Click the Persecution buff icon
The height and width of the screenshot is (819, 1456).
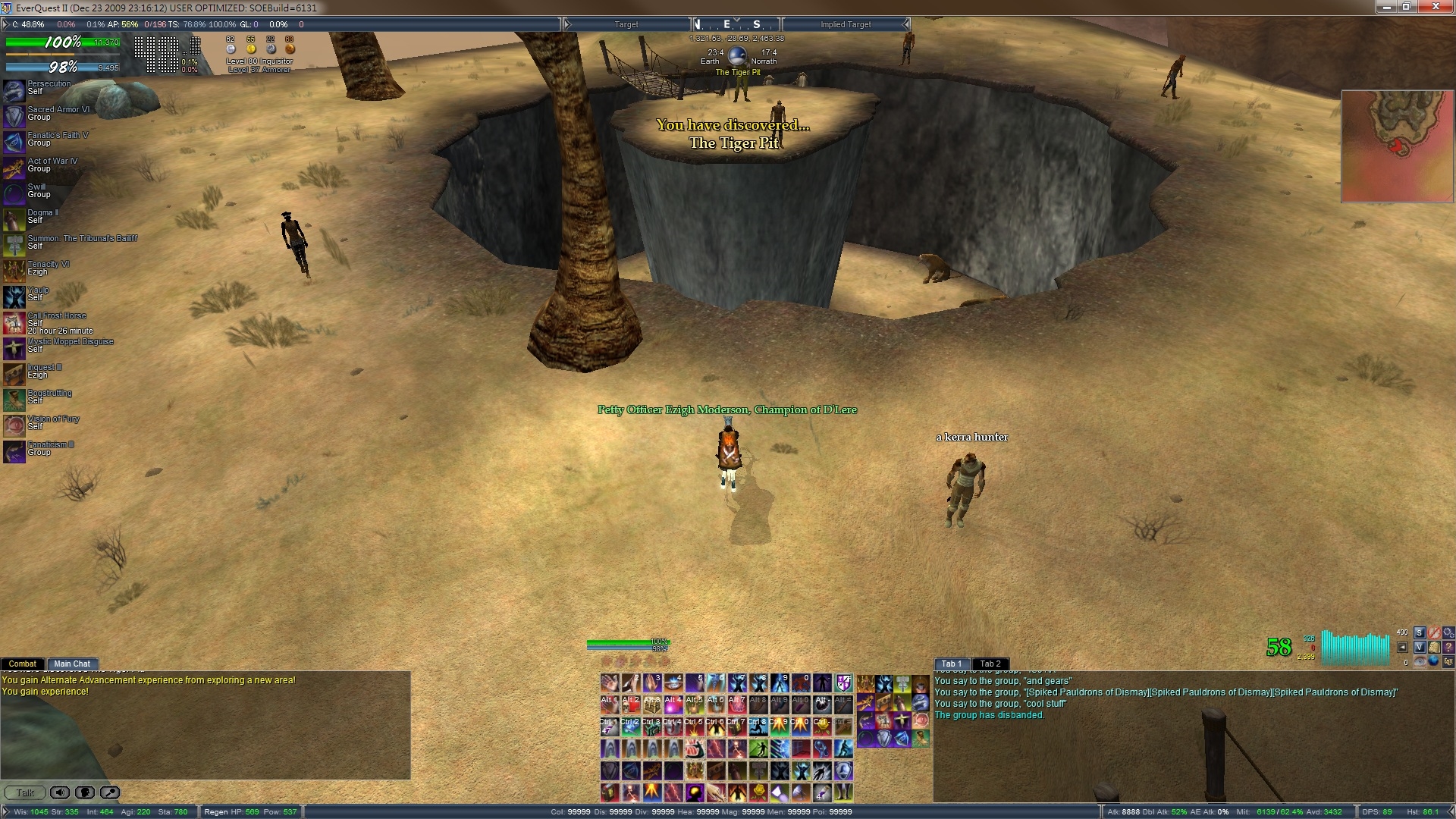[14, 90]
